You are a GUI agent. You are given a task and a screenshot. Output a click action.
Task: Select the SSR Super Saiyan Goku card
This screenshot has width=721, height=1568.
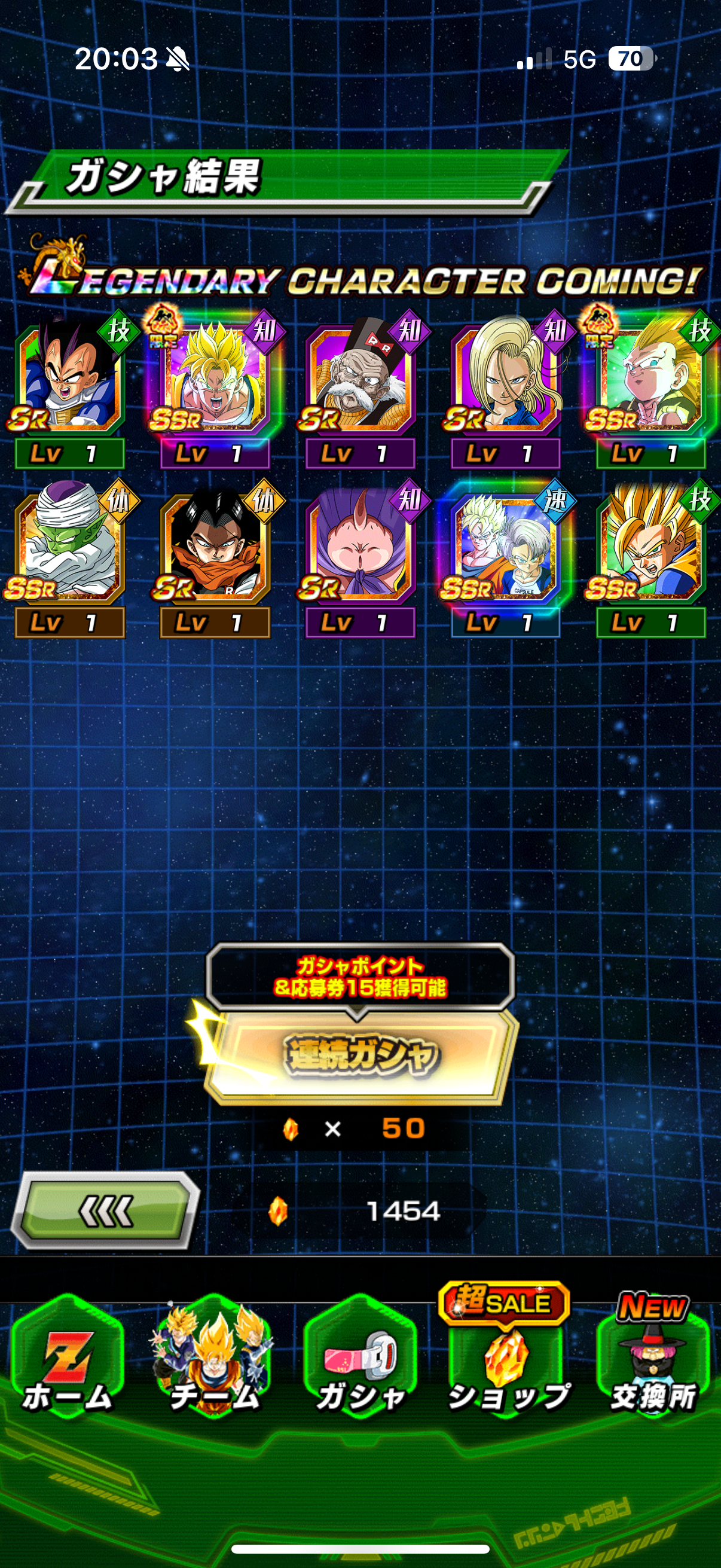[x=214, y=380]
